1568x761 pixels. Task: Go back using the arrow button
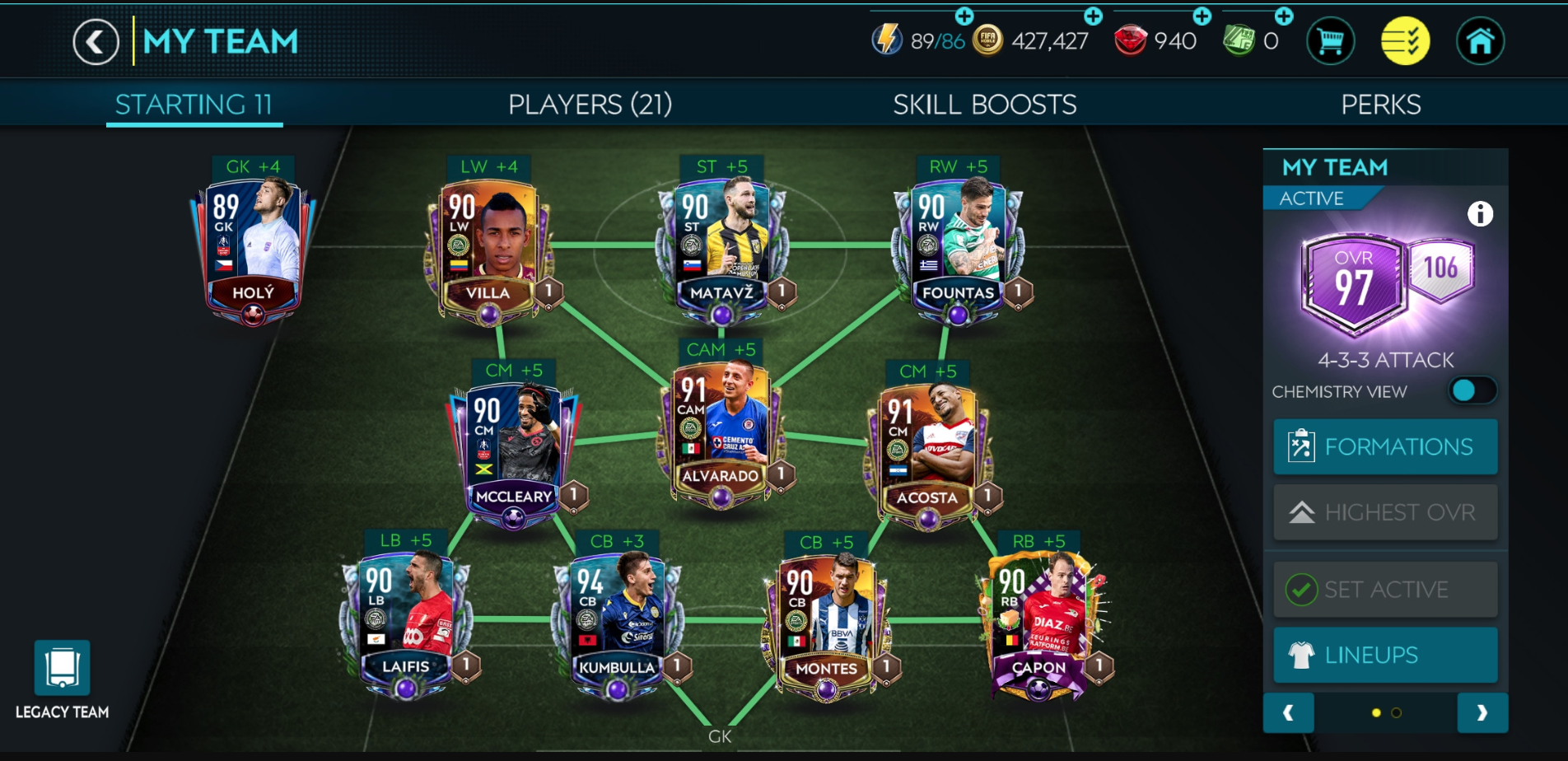coord(96,42)
